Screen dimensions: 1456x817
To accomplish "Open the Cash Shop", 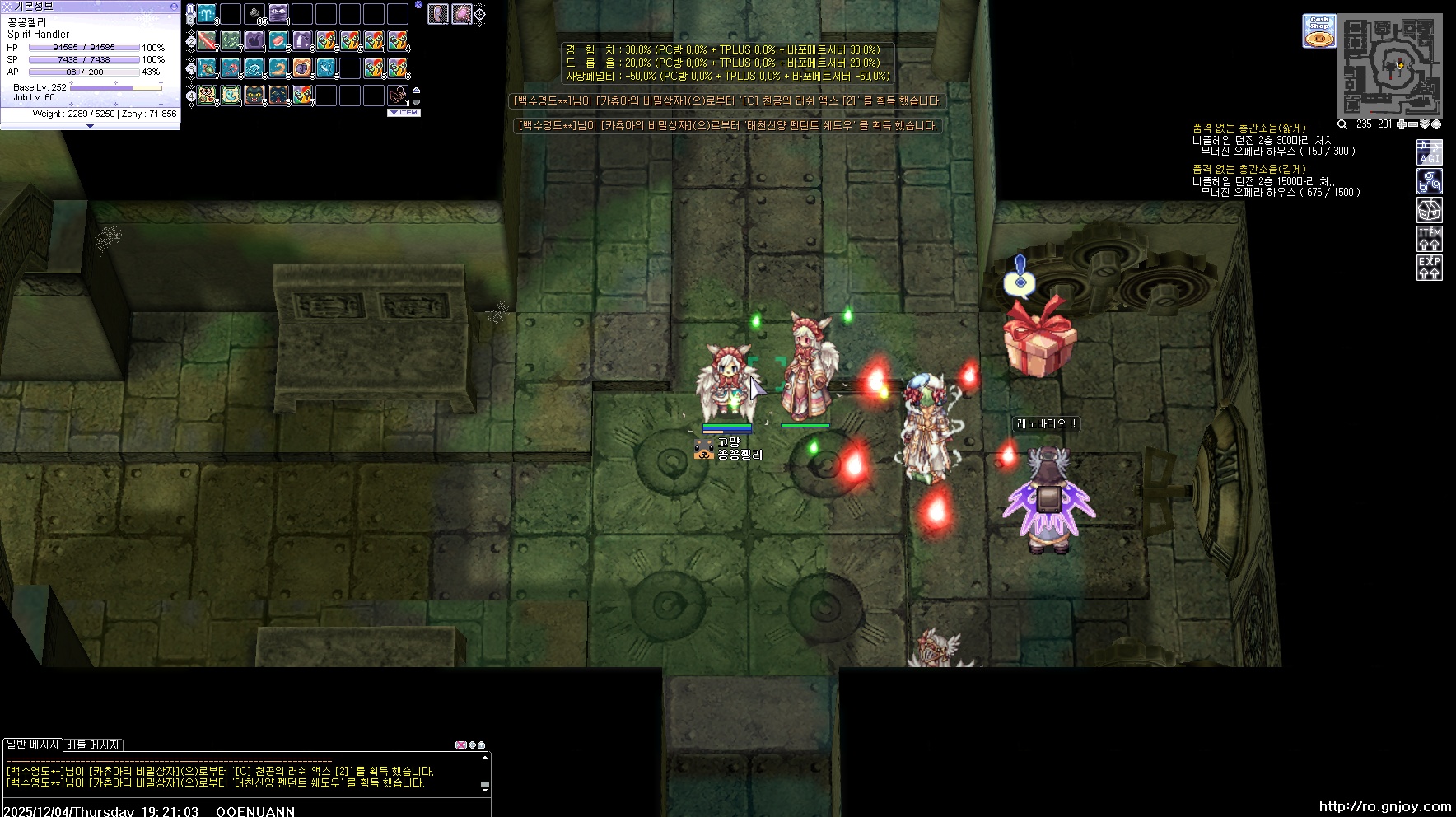I will (1319, 30).
